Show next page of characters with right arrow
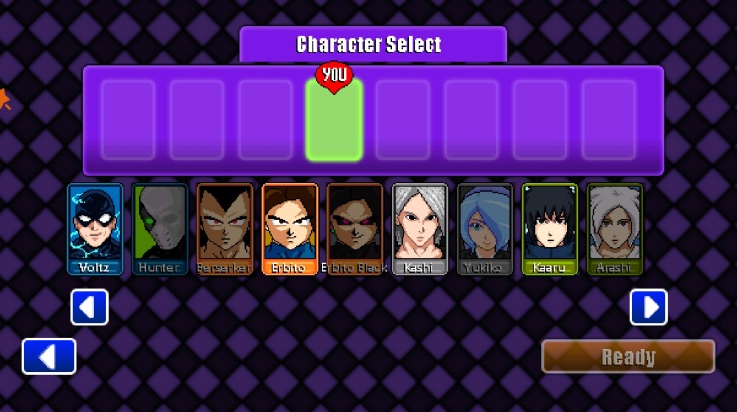 point(648,307)
